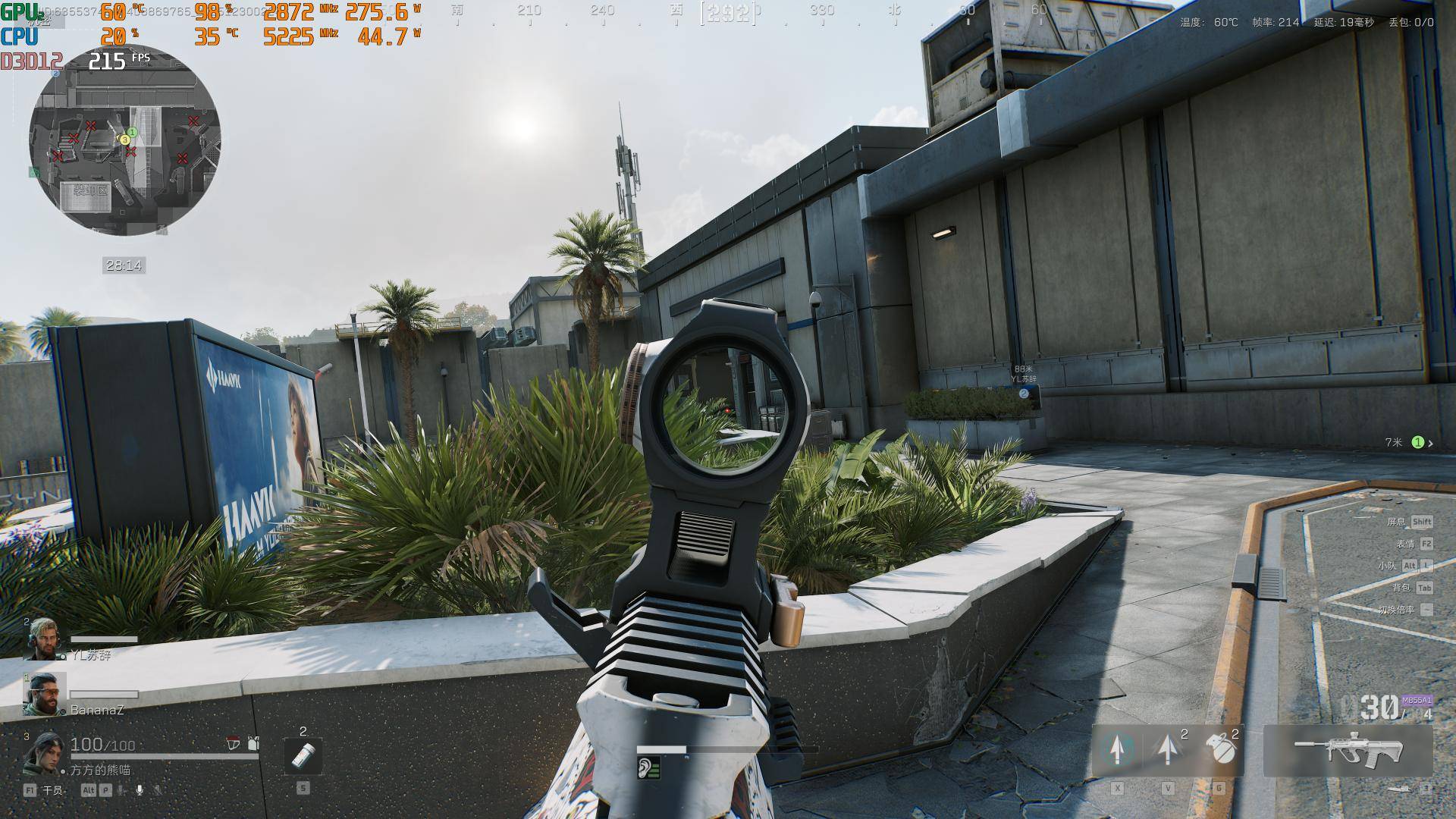Select squadmate BananaZ's portrait
This screenshot has height=819, width=1456.
tap(44, 693)
